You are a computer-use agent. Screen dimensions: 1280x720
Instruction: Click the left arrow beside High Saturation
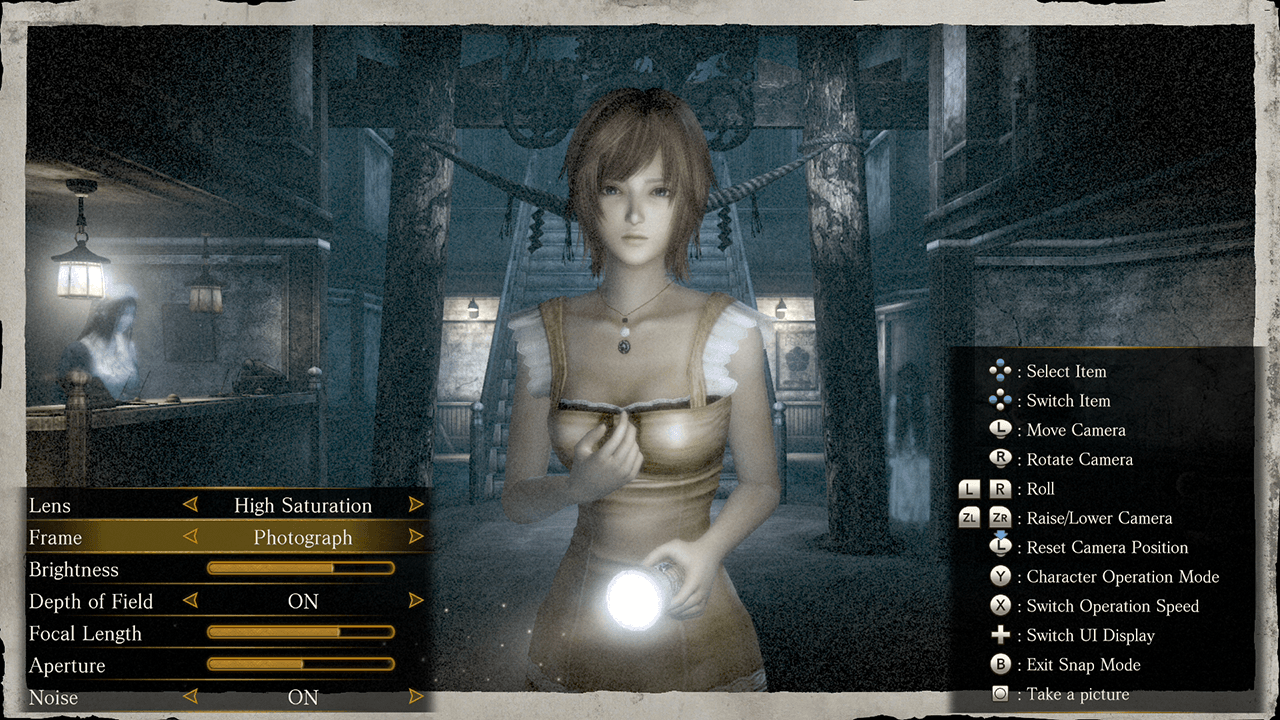click(x=190, y=505)
